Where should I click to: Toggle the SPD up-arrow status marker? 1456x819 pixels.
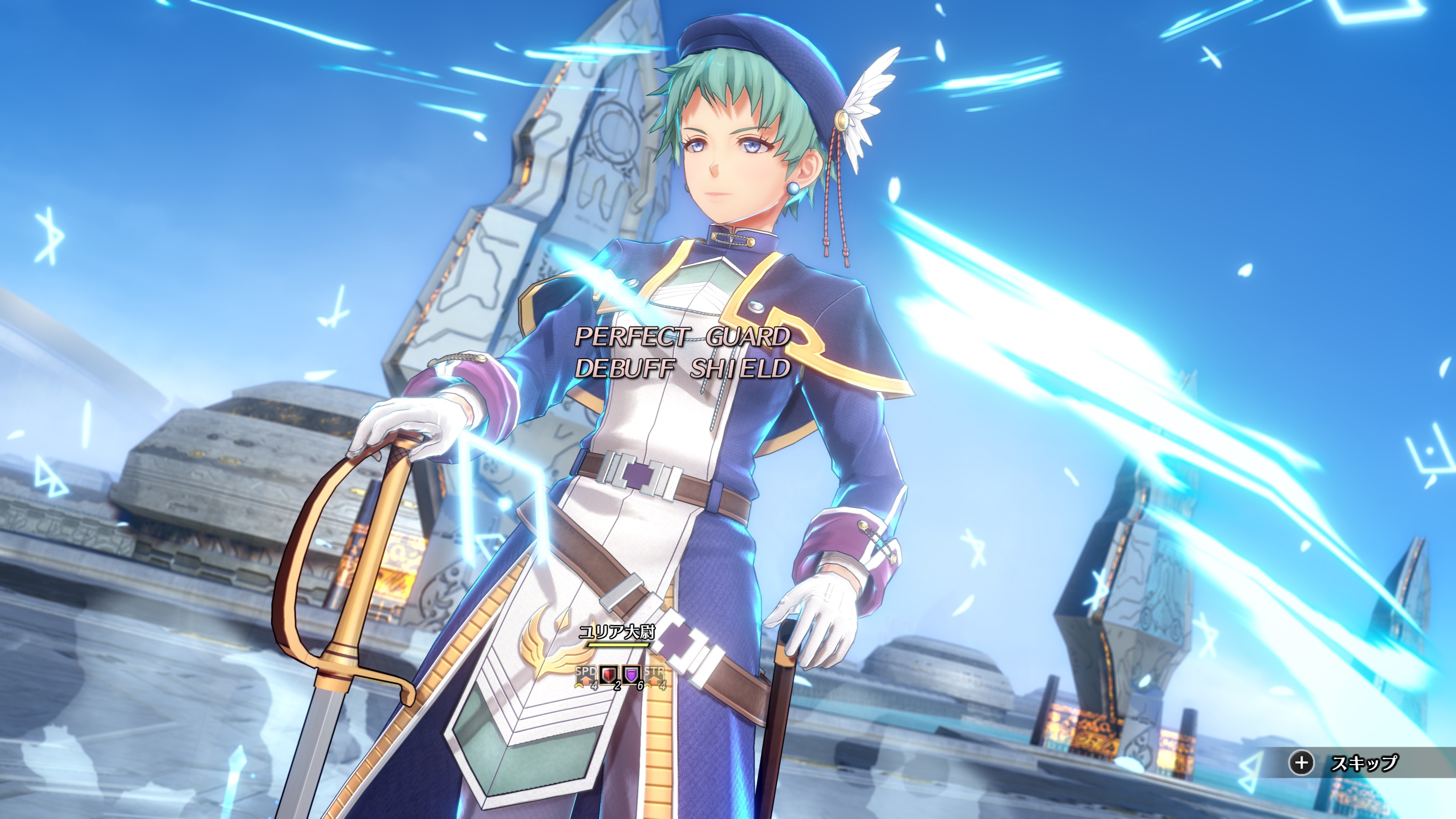point(585,676)
